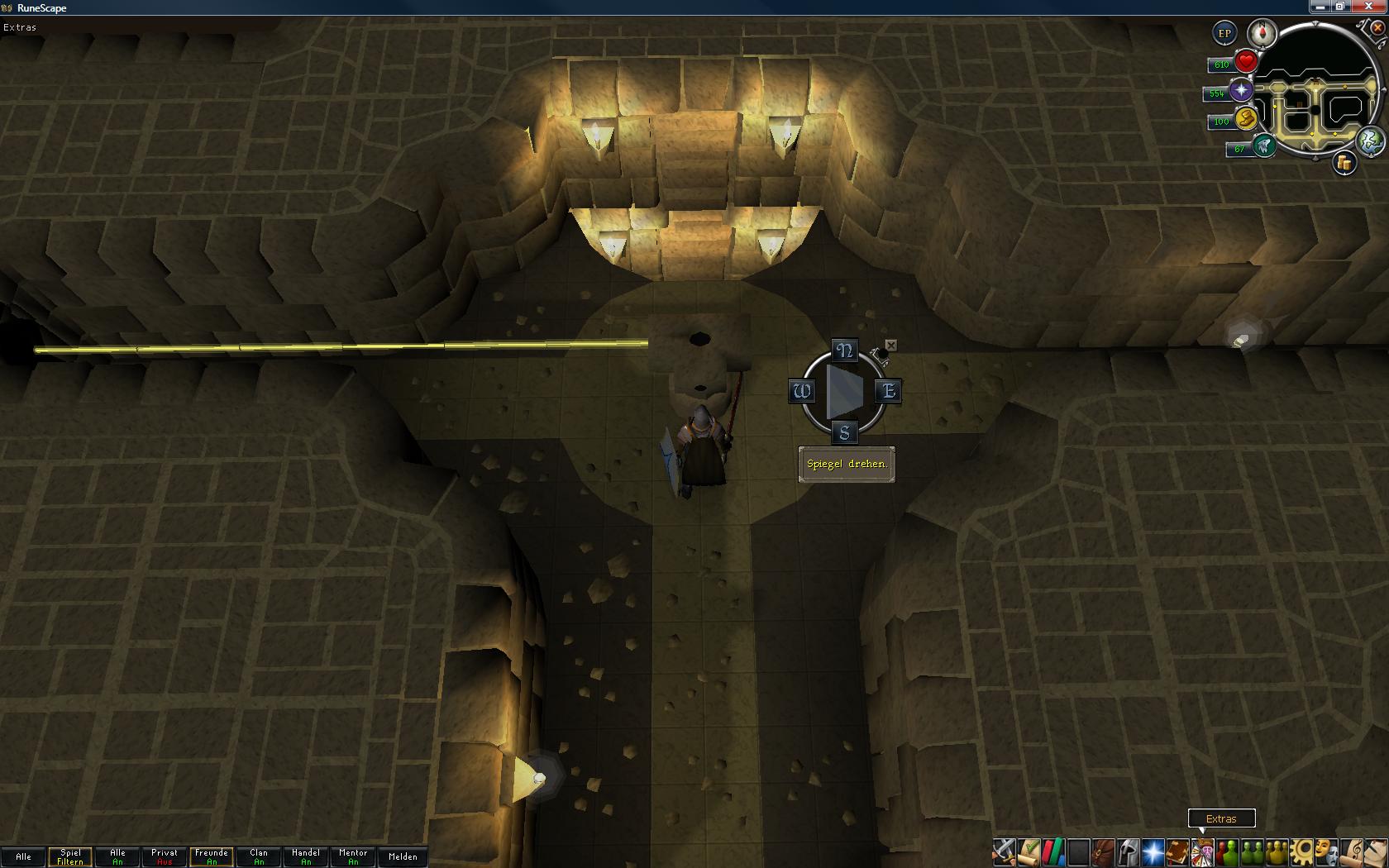The image size is (1389, 868).
Task: Close the mirror rotation dial
Action: pyautogui.click(x=890, y=345)
